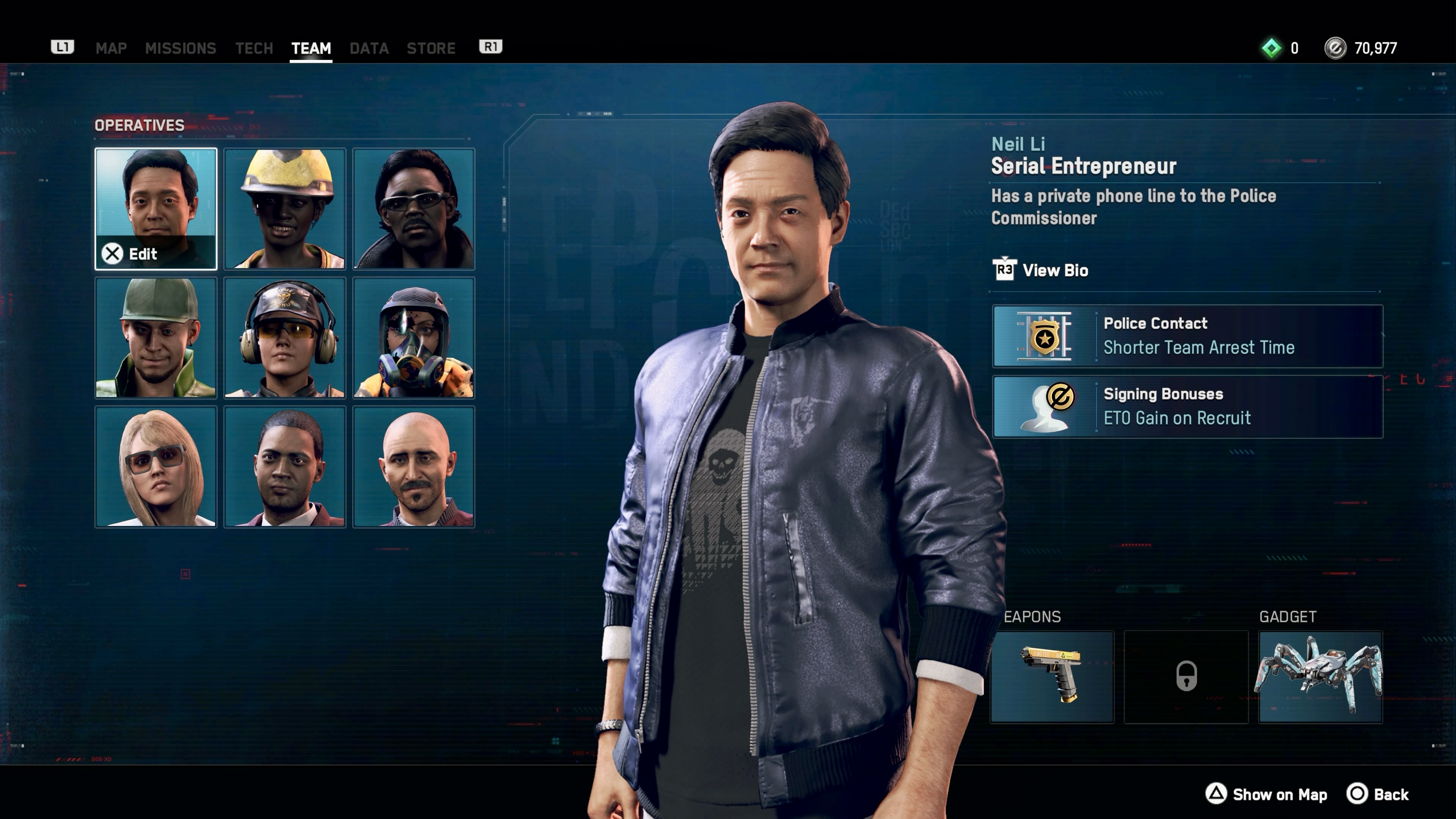
Task: Click the locked weapon slot
Action: coord(1186,676)
